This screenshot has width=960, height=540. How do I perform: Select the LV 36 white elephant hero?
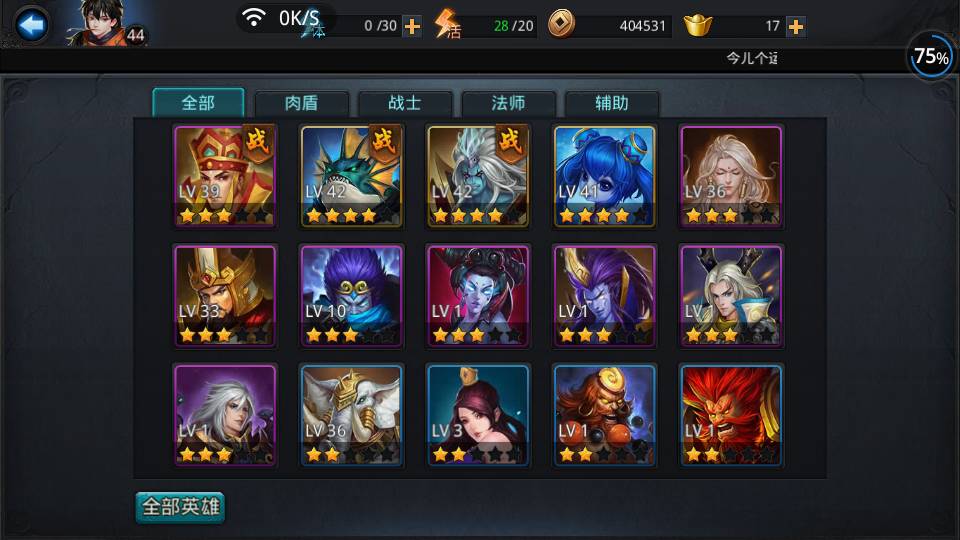tap(351, 415)
